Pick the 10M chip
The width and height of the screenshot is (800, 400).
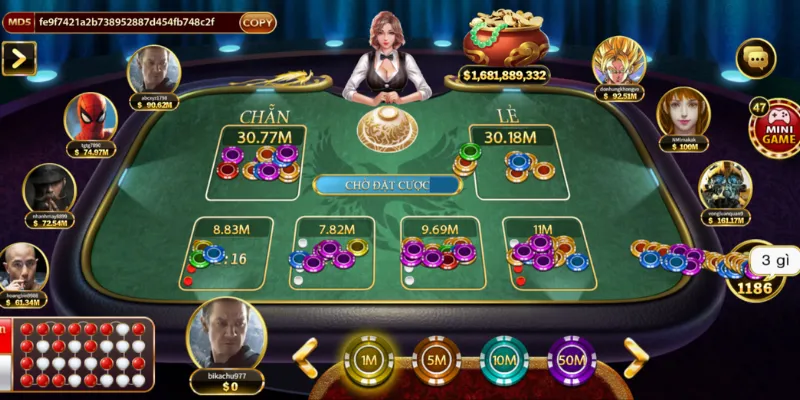[504, 359]
